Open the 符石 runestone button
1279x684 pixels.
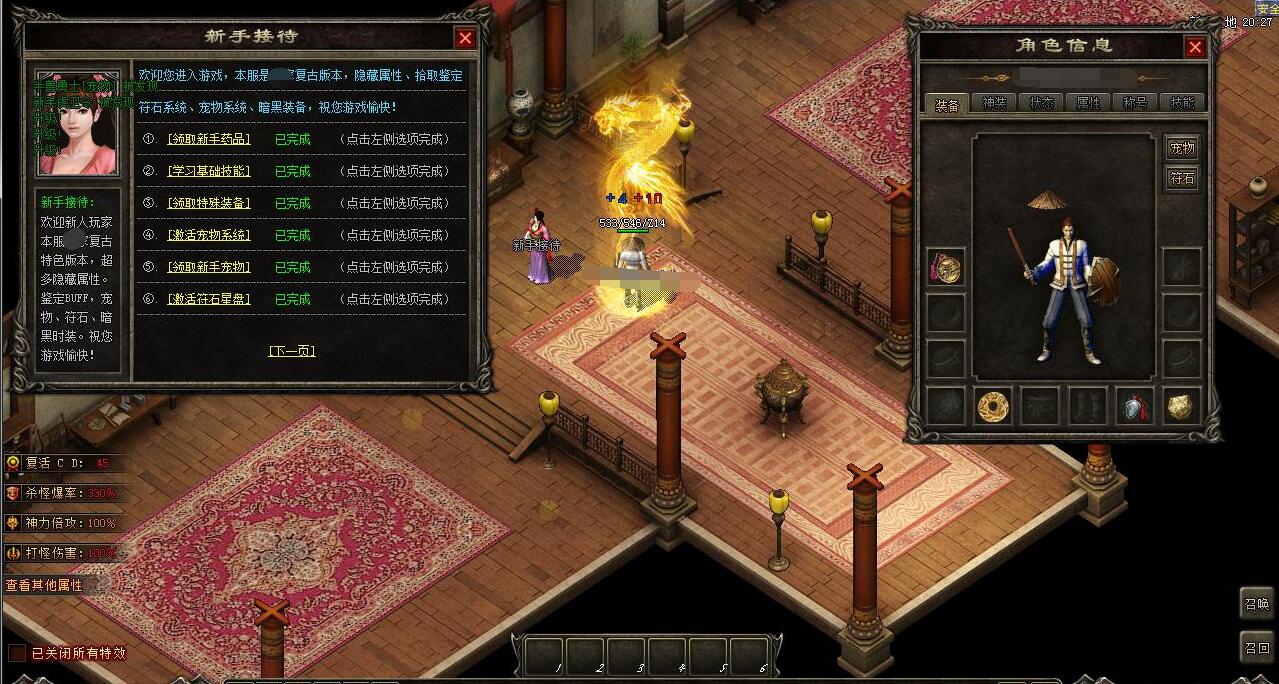(x=1182, y=179)
